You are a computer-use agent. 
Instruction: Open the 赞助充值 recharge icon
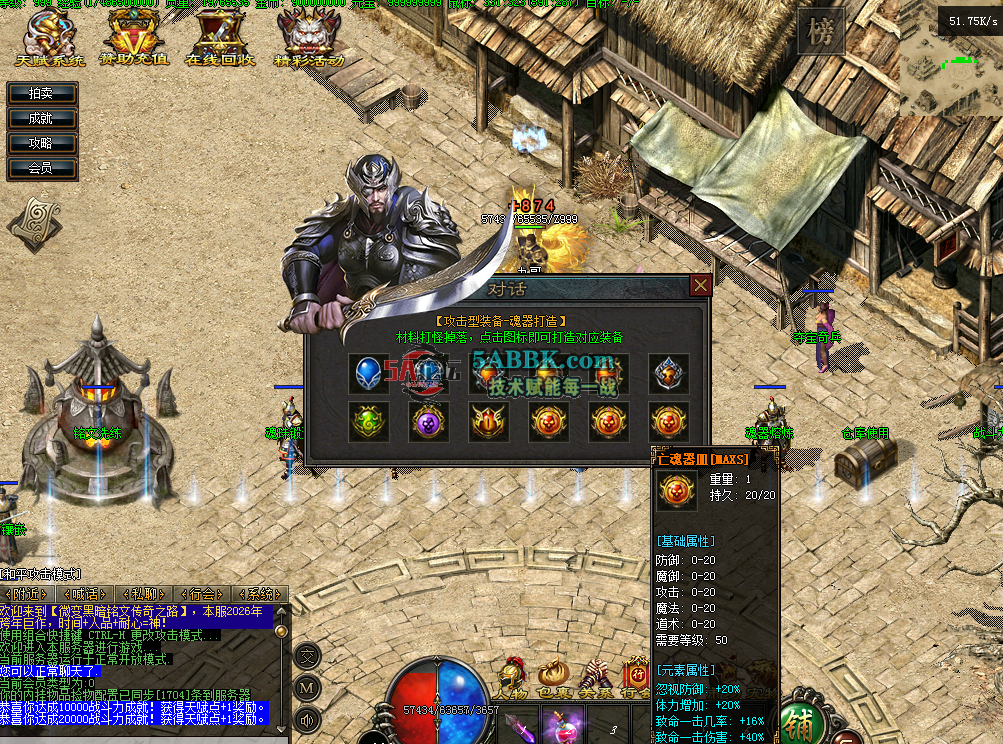134,38
